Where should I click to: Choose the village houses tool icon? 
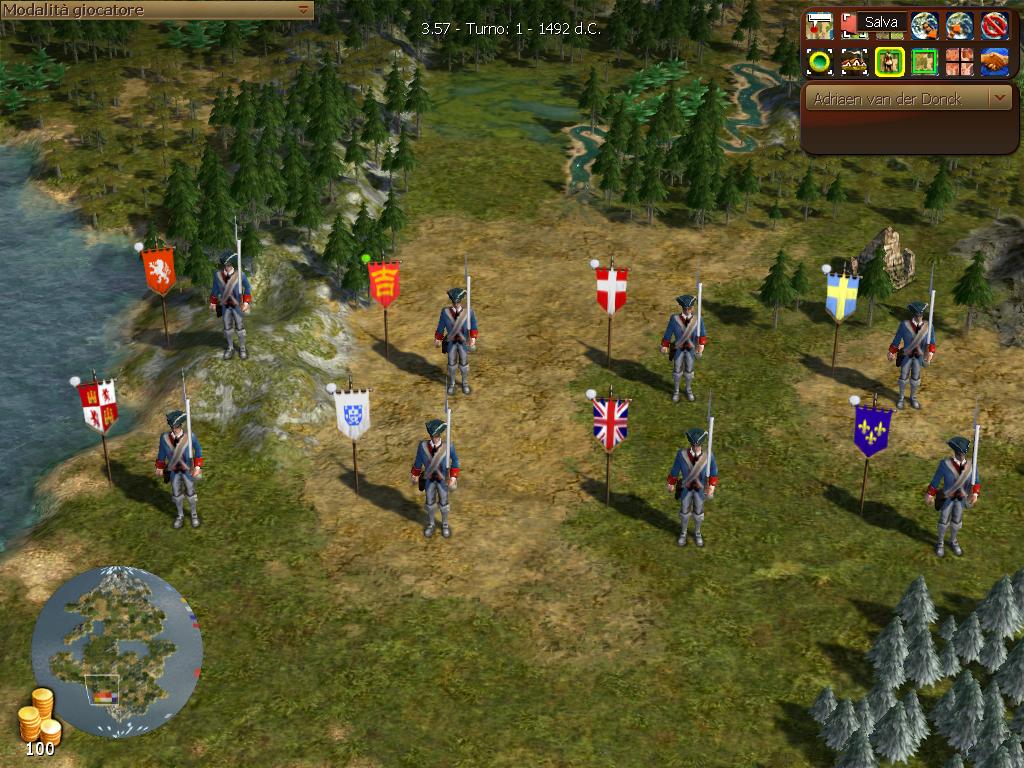click(854, 62)
